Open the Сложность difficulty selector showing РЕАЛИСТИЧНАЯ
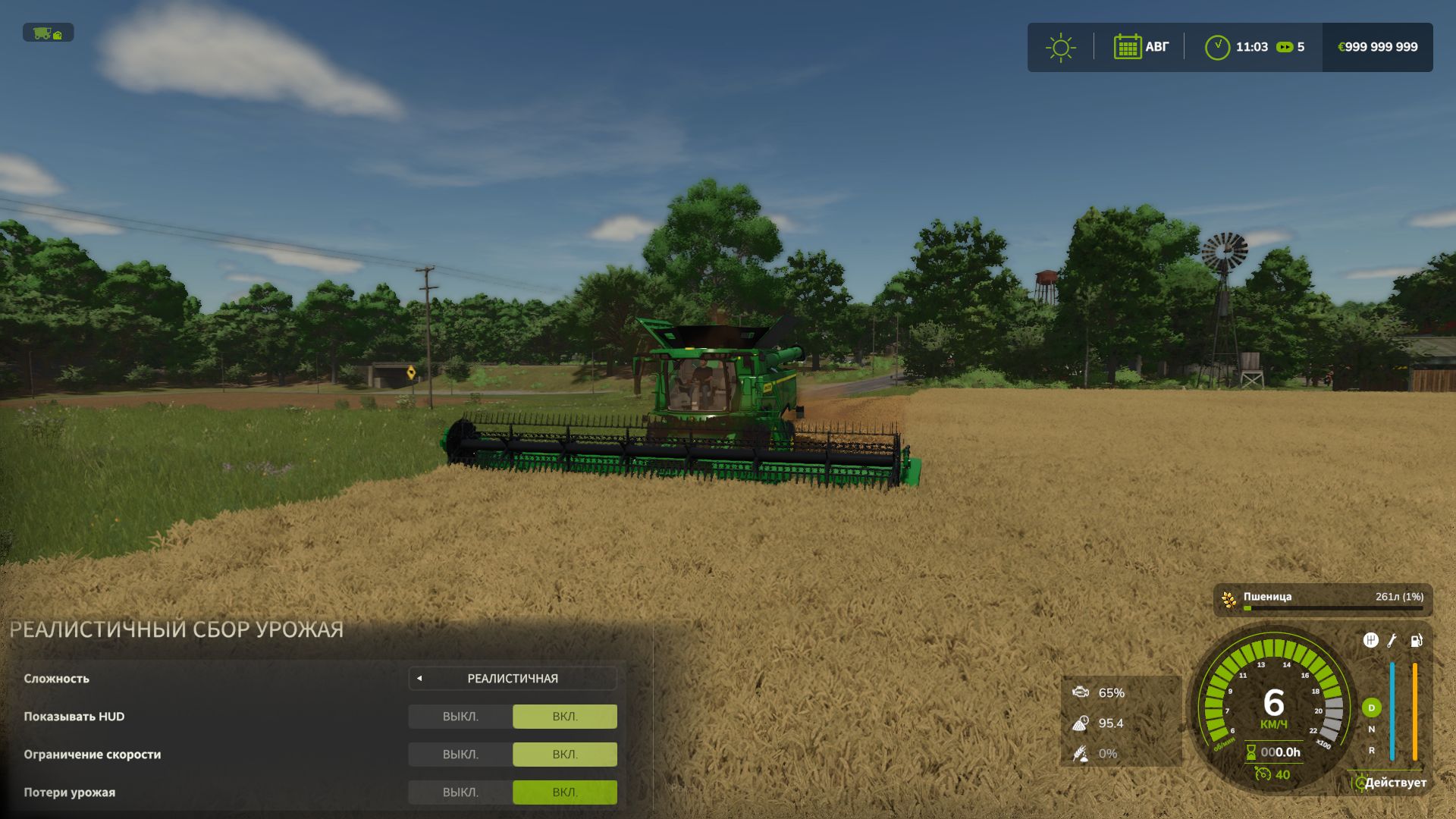Image resolution: width=1456 pixels, height=819 pixels. tap(512, 679)
